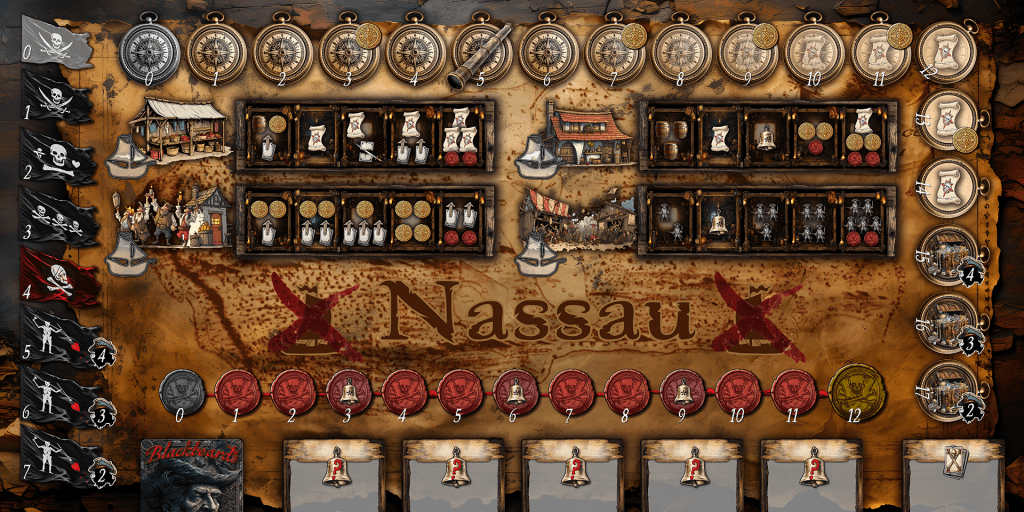Choose the pirate crew gathering location
Viewport: 1024px width, 512px height.
pos(176,214)
